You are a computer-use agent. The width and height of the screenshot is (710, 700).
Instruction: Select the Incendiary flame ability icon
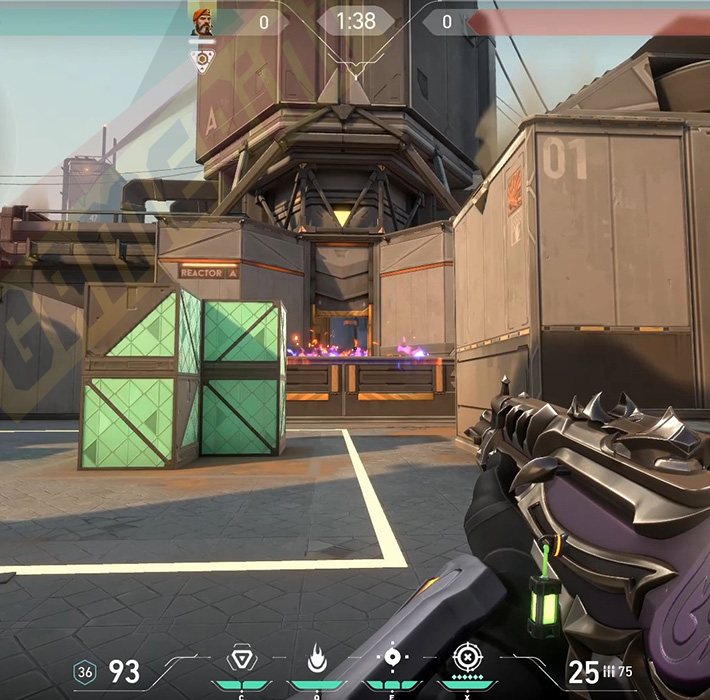(316, 658)
